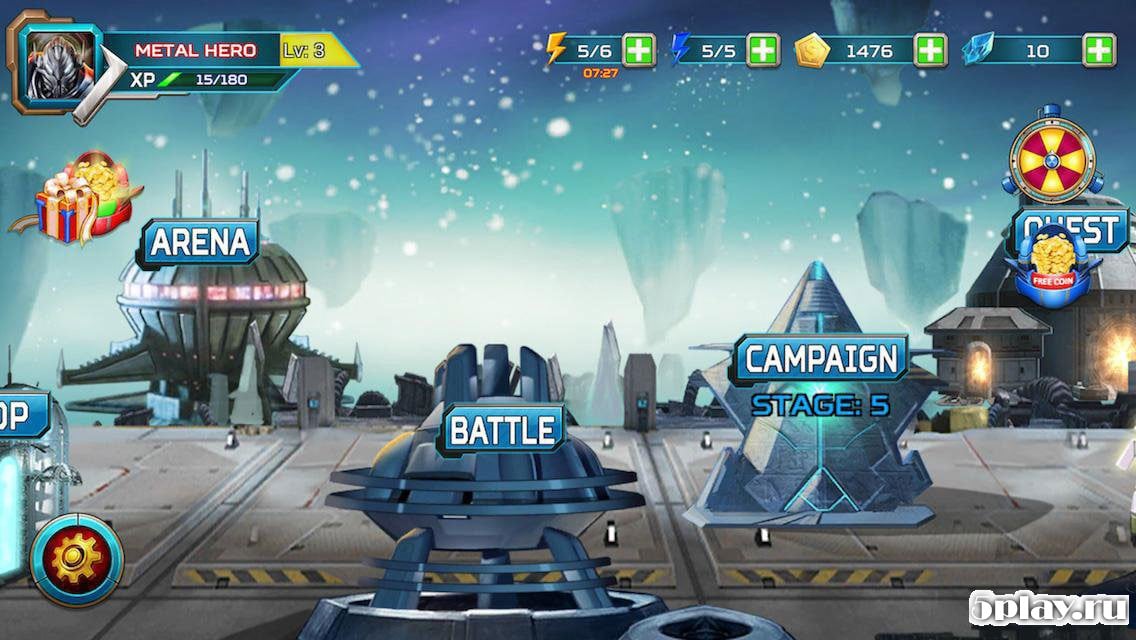1136x640 pixels.
Task: Start a Battle
Action: (502, 431)
